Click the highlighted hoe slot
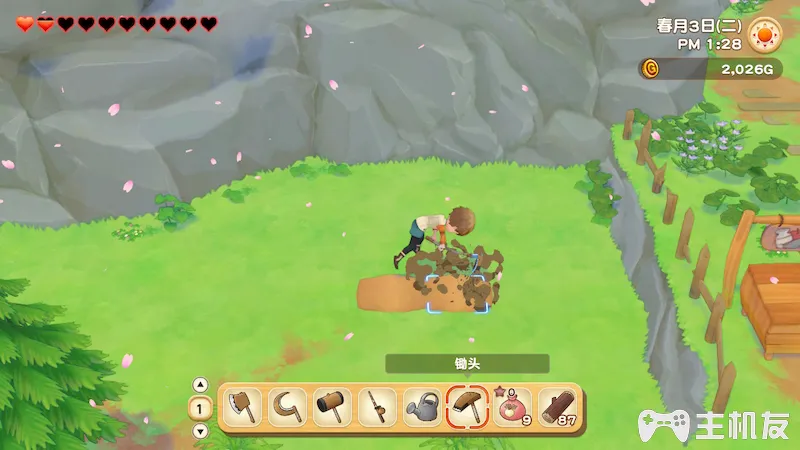 point(467,407)
